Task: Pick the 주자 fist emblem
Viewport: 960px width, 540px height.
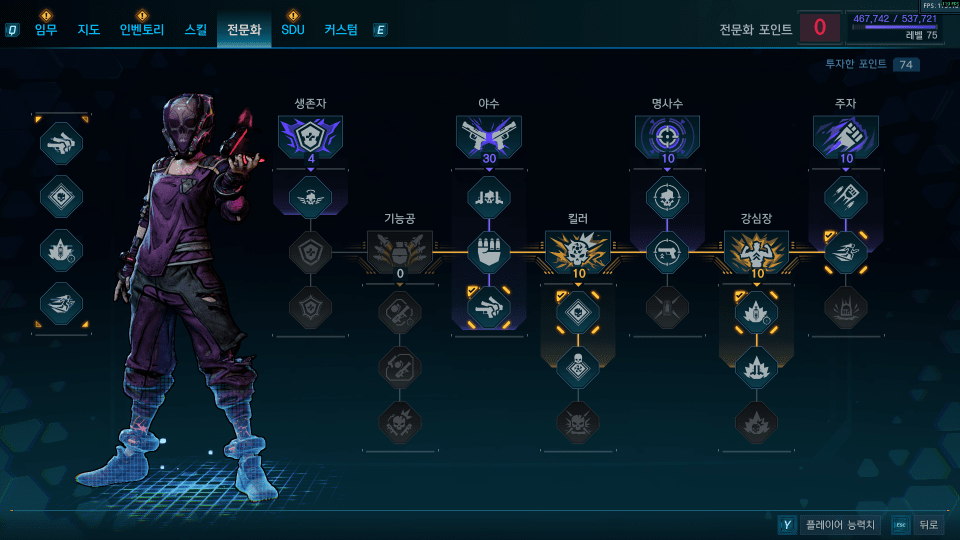Action: click(x=845, y=137)
